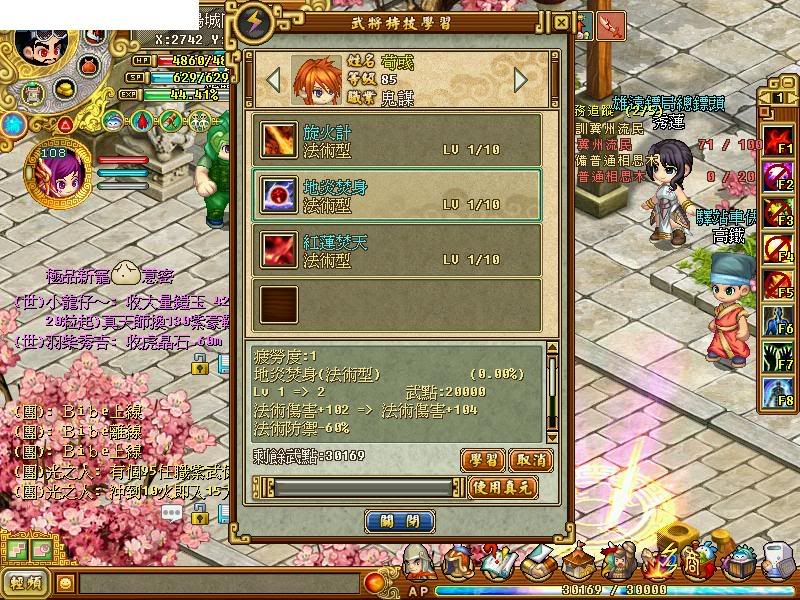Choose the 使用真元 button
Viewport: 800px width, 600px height.
coord(506,488)
